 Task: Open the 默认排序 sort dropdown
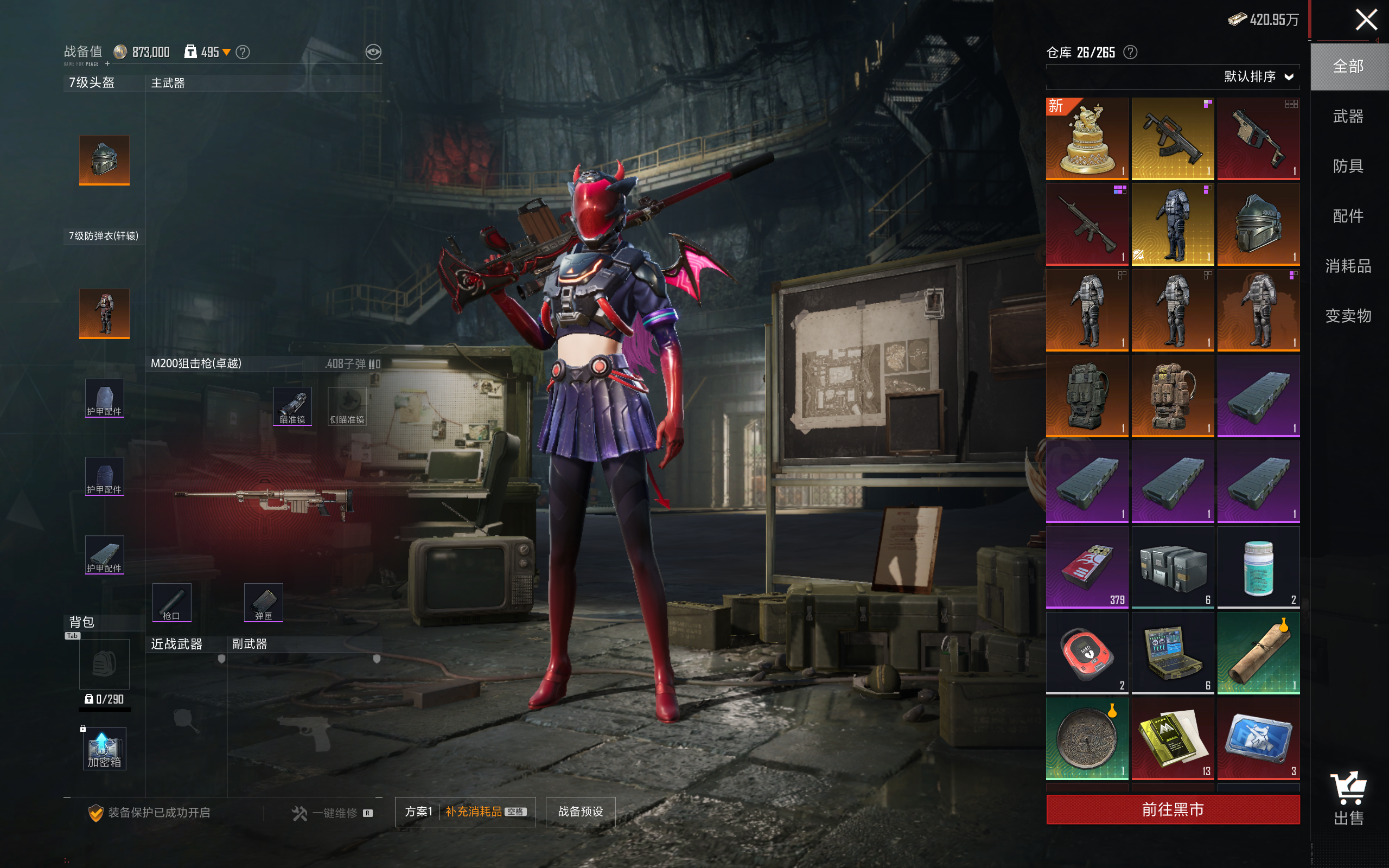point(1258,77)
